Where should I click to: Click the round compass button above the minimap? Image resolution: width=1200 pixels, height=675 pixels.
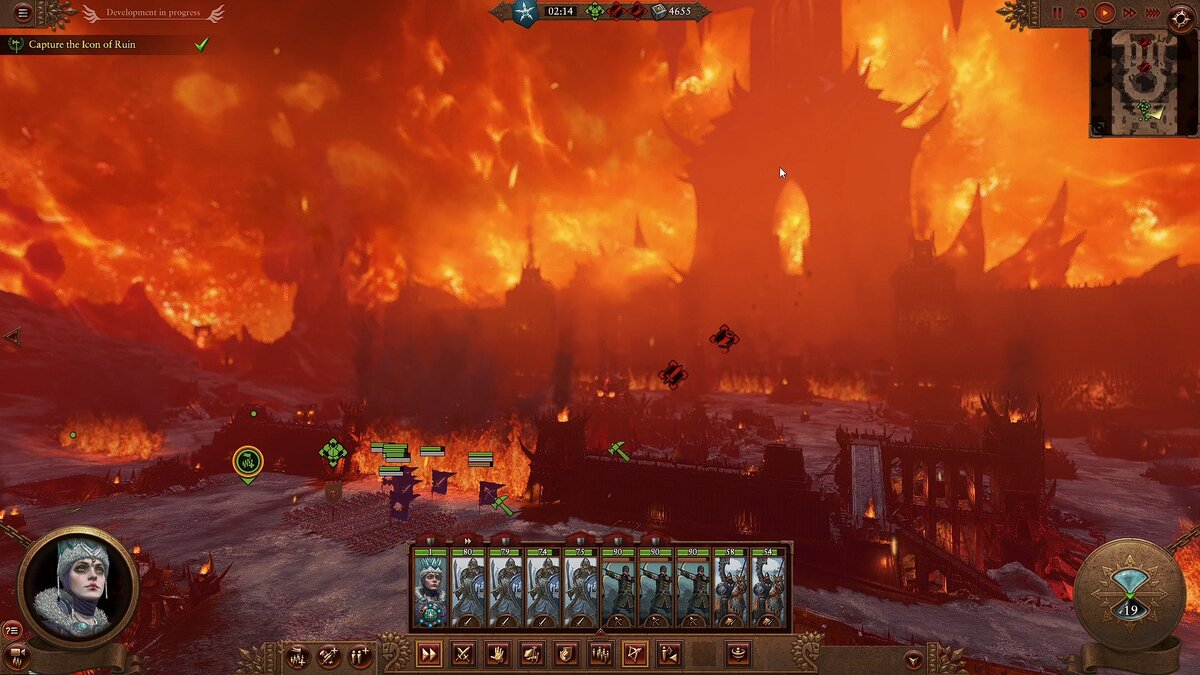click(x=1180, y=14)
